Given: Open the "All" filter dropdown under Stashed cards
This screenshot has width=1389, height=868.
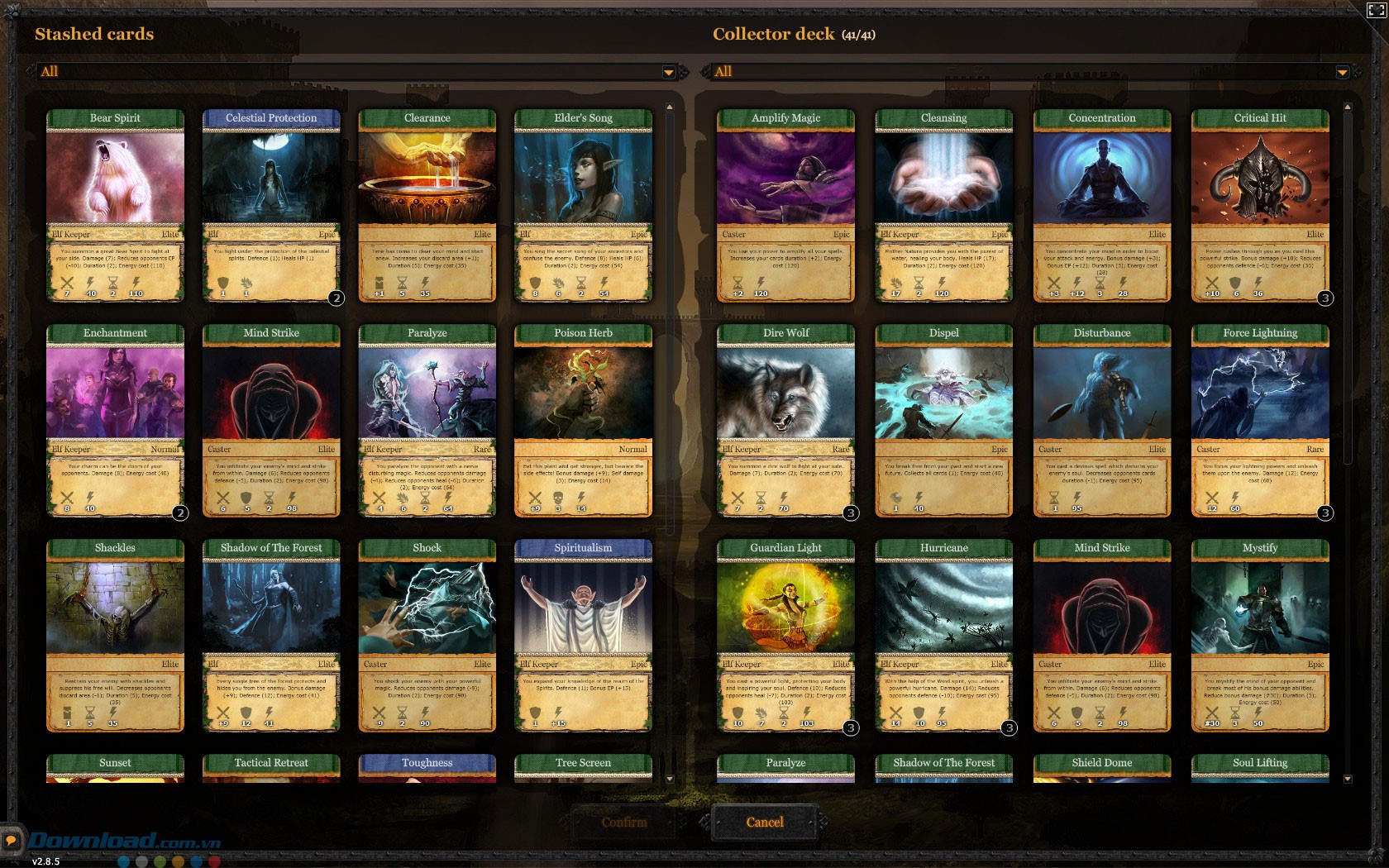Looking at the screenshot, I should tap(667, 72).
